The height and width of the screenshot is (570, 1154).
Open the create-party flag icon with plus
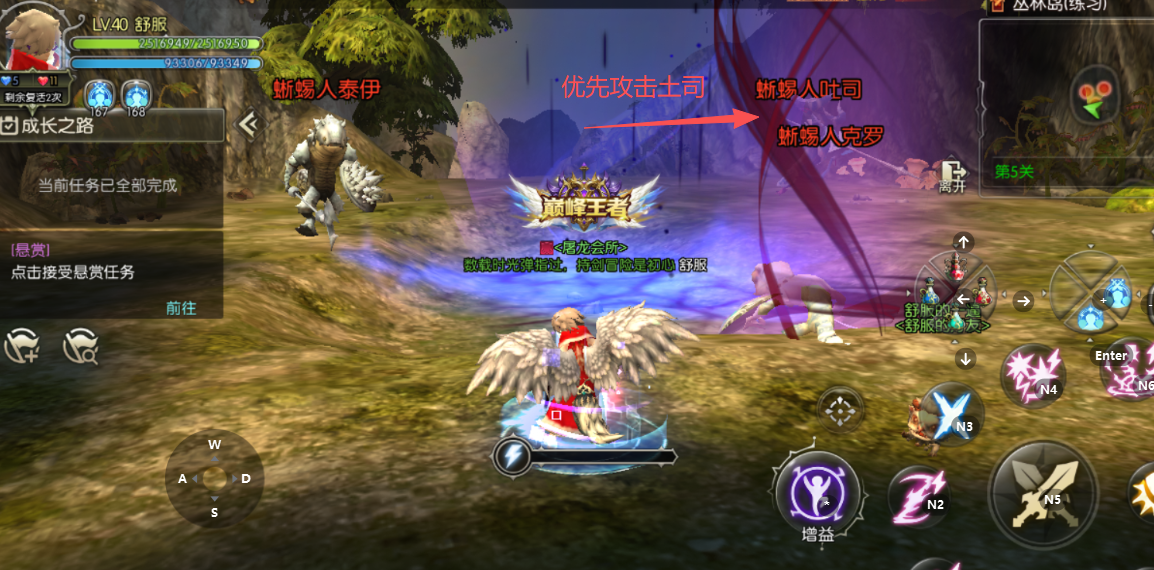tap(22, 346)
